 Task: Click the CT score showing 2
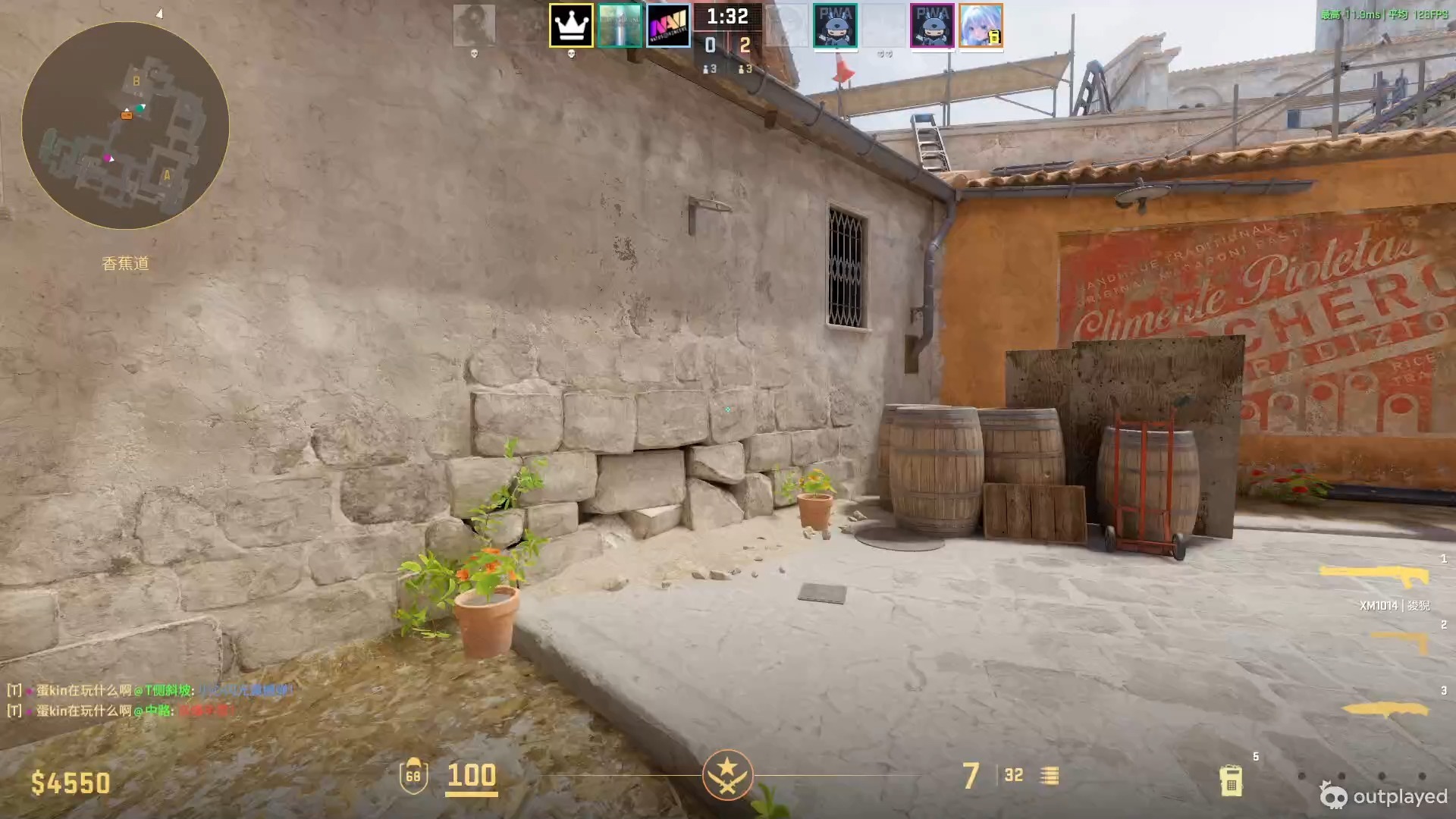(x=746, y=45)
